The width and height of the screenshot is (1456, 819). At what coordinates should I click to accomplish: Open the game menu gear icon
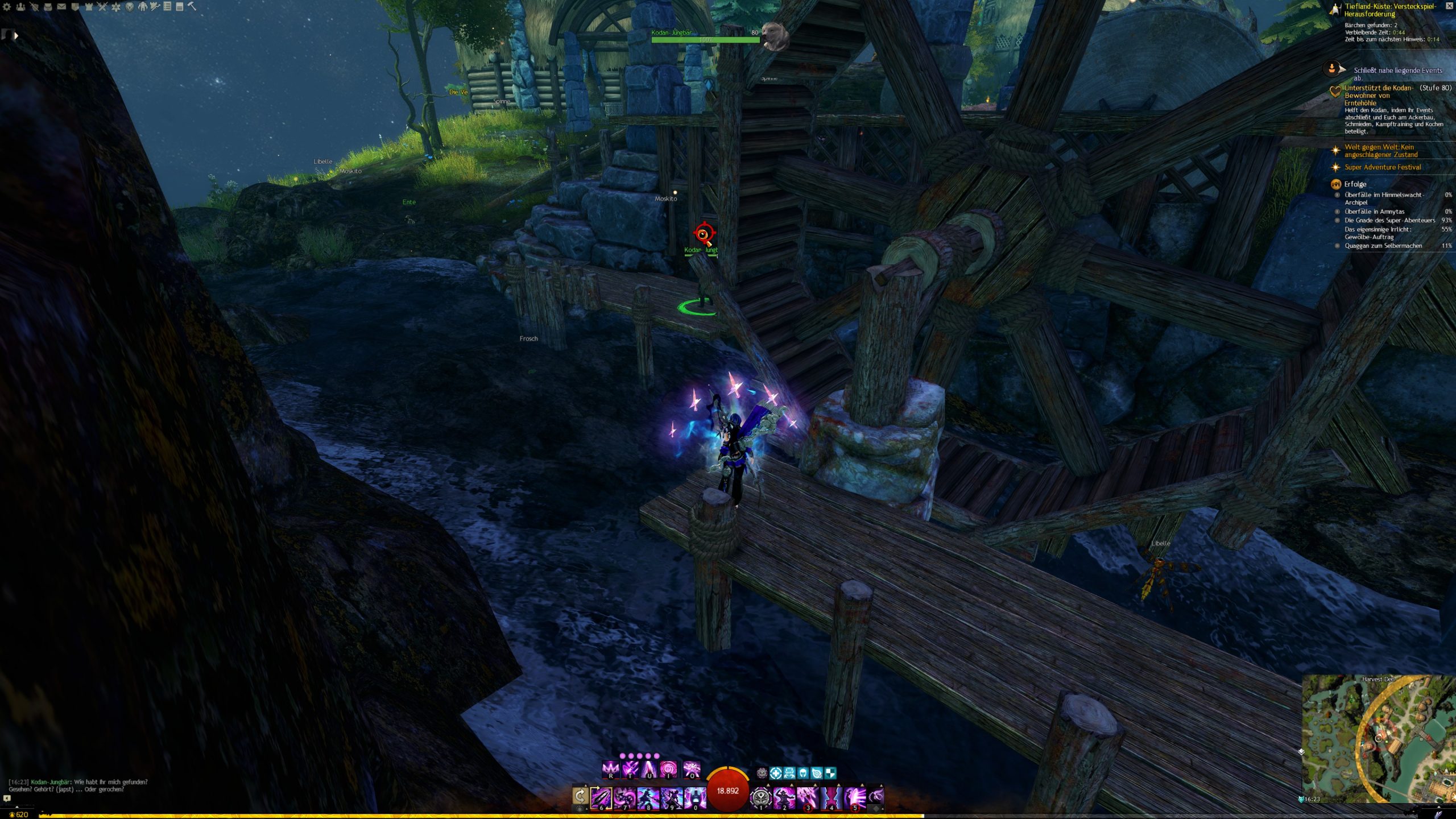7,7
